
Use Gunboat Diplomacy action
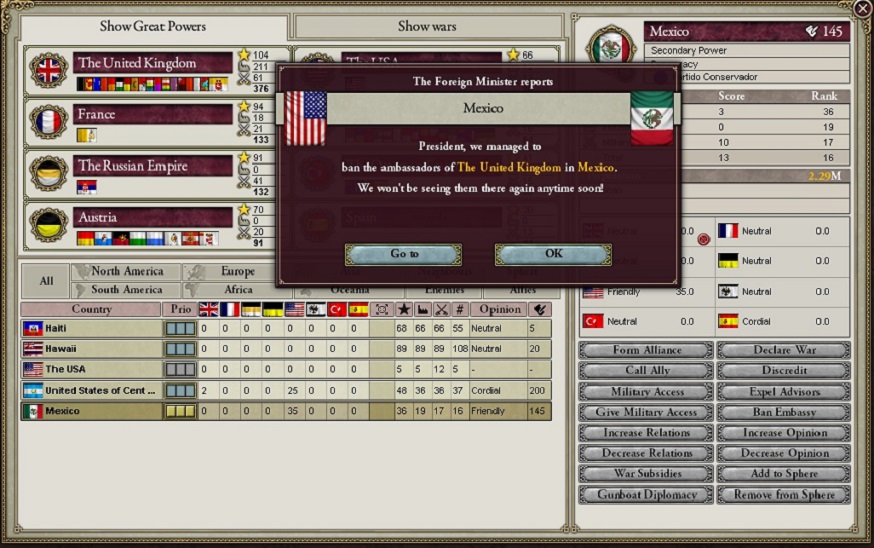pyautogui.click(x=646, y=495)
